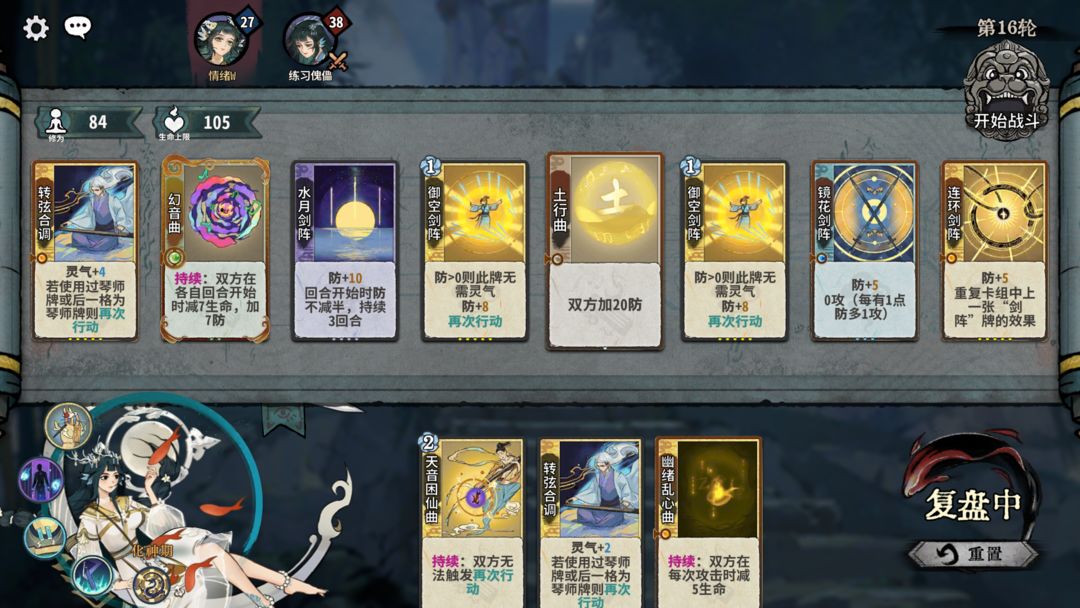Select the 土行曲 card

click(x=605, y=251)
